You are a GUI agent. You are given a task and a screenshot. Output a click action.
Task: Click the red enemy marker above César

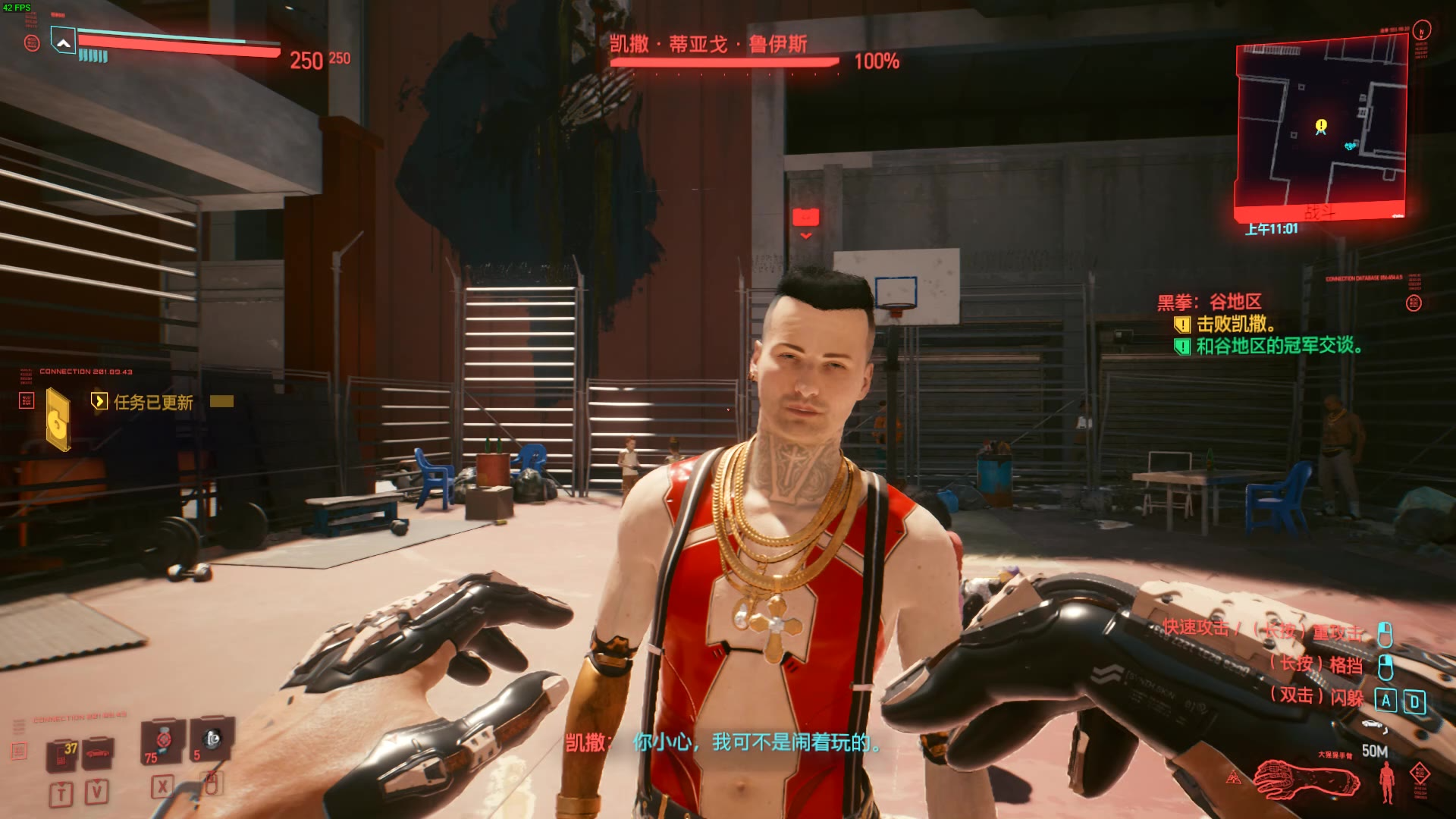click(x=805, y=218)
